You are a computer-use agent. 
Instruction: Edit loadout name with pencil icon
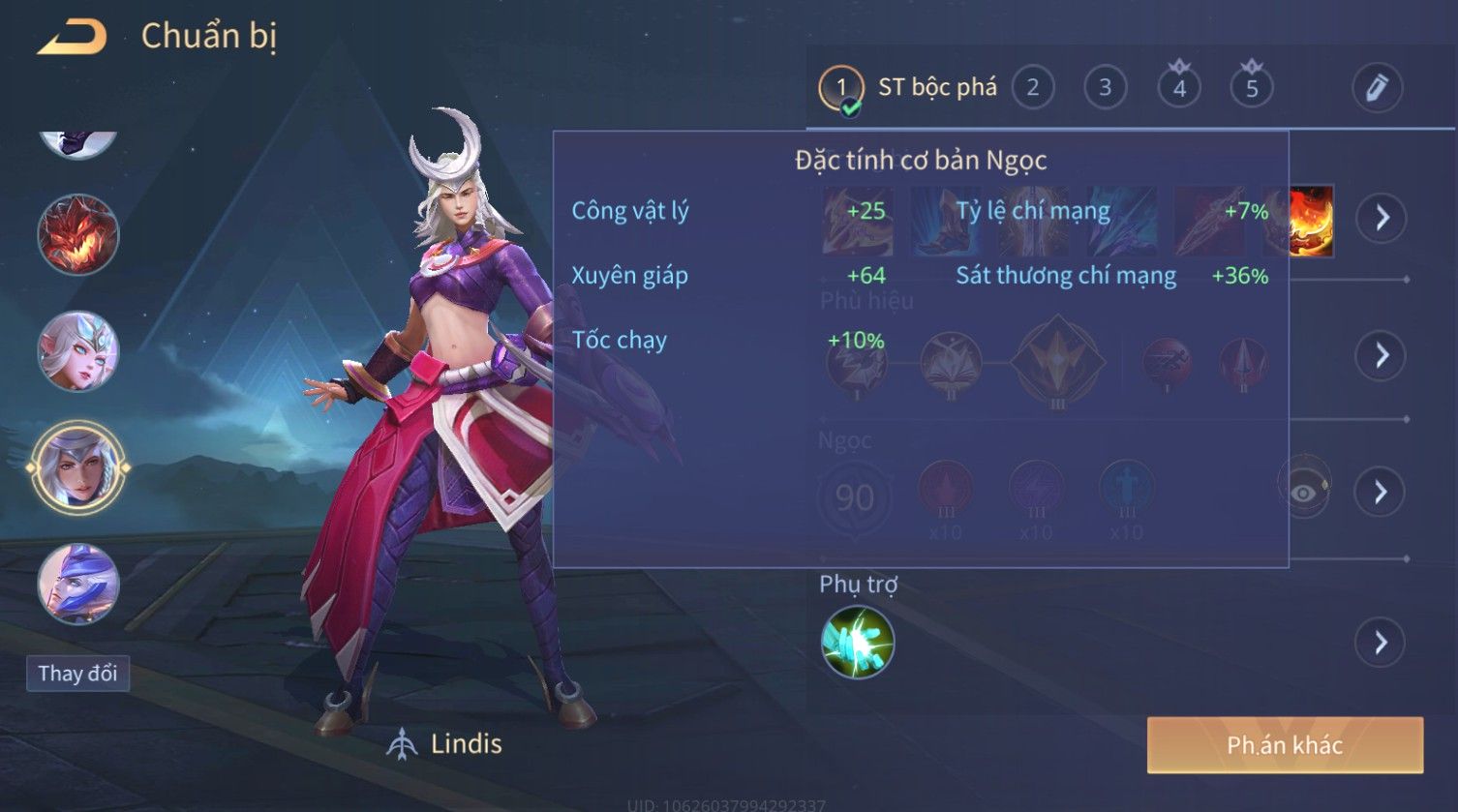coord(1377,88)
